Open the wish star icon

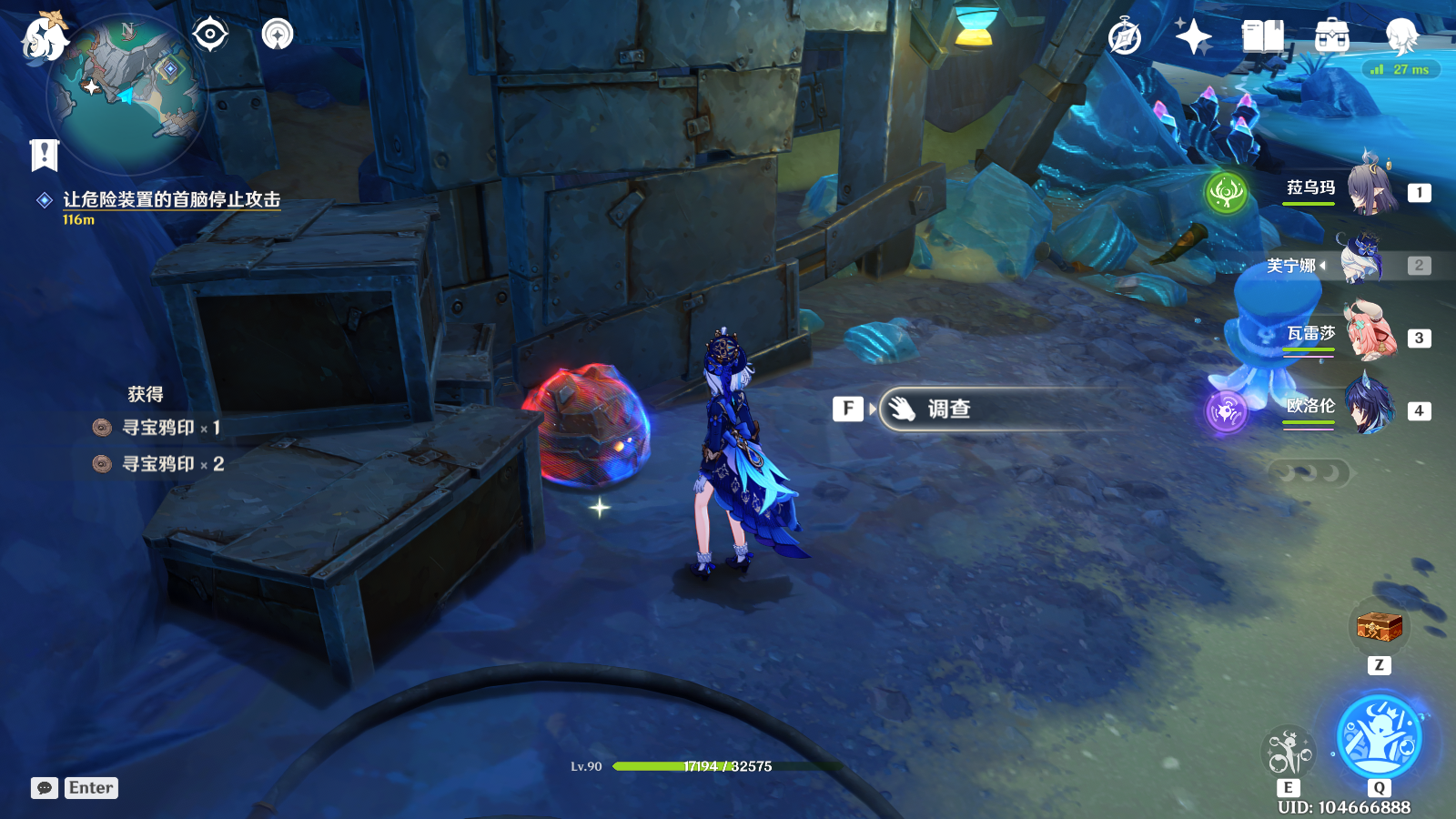click(1193, 38)
